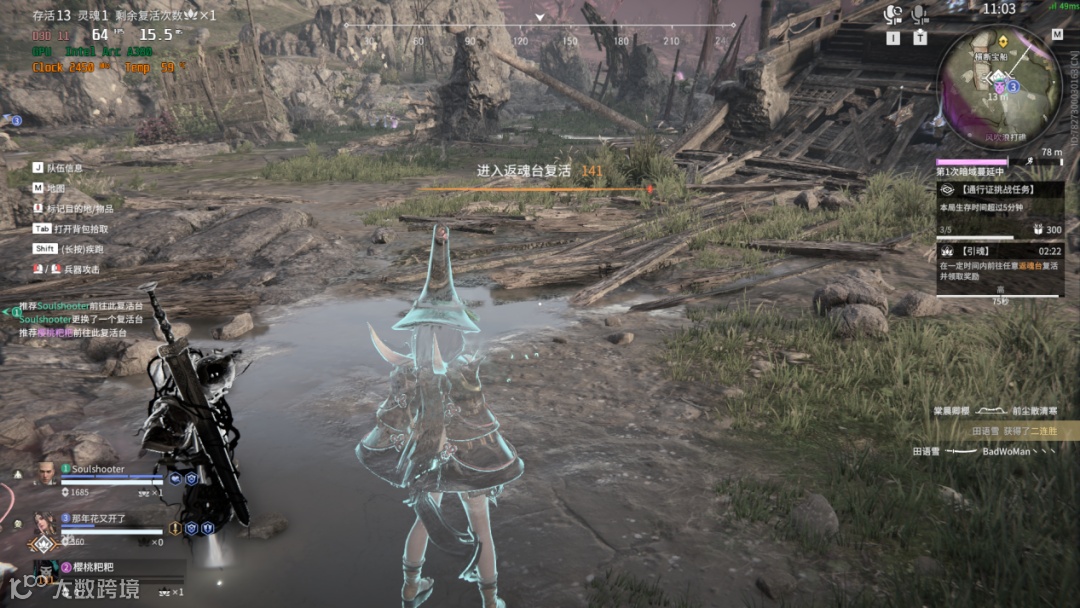Open the 通行证挑战任务 quest tracker
Image resolution: width=1080 pixels, height=608 pixels.
998,189
